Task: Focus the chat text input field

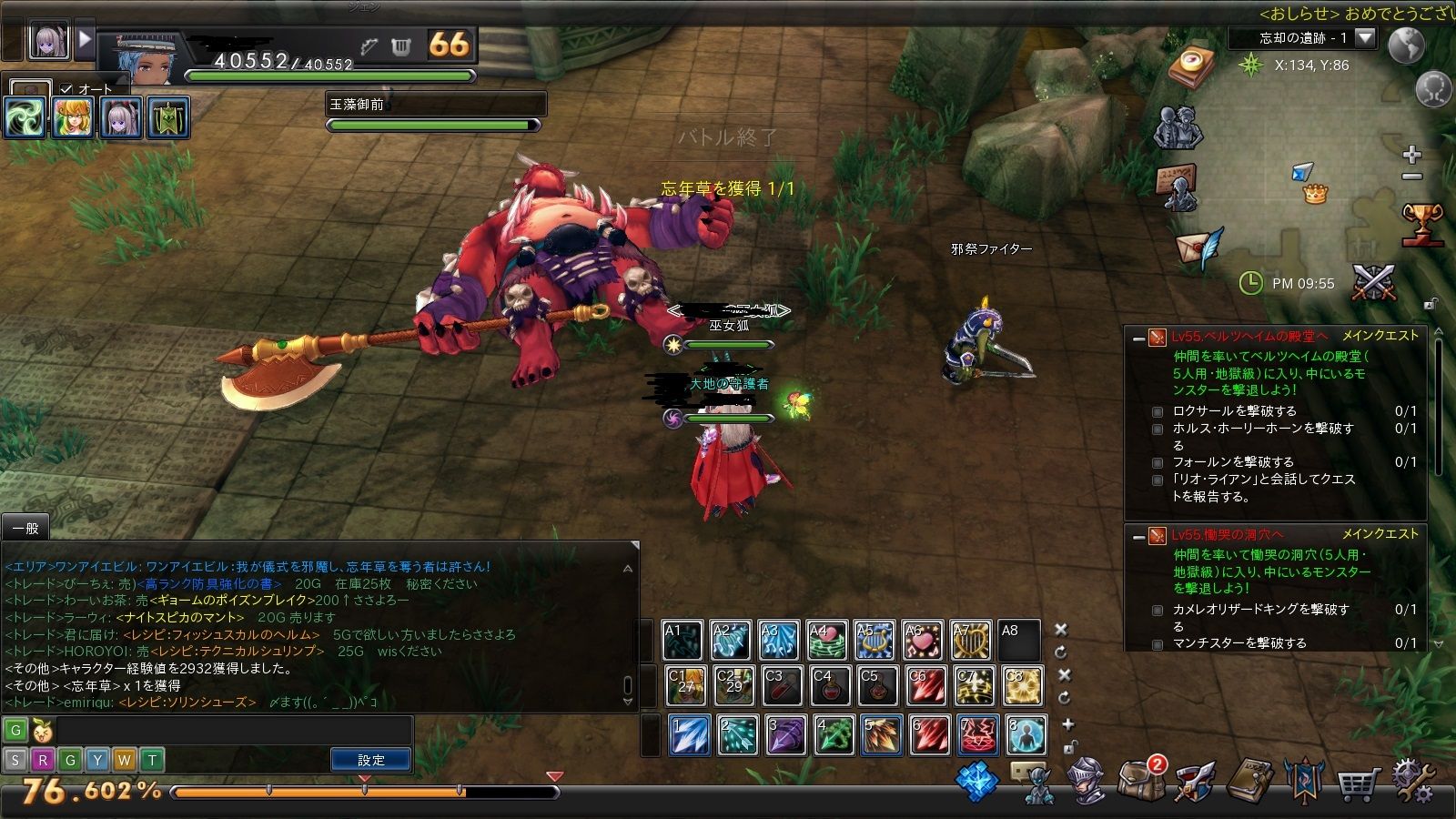Action: (x=232, y=731)
